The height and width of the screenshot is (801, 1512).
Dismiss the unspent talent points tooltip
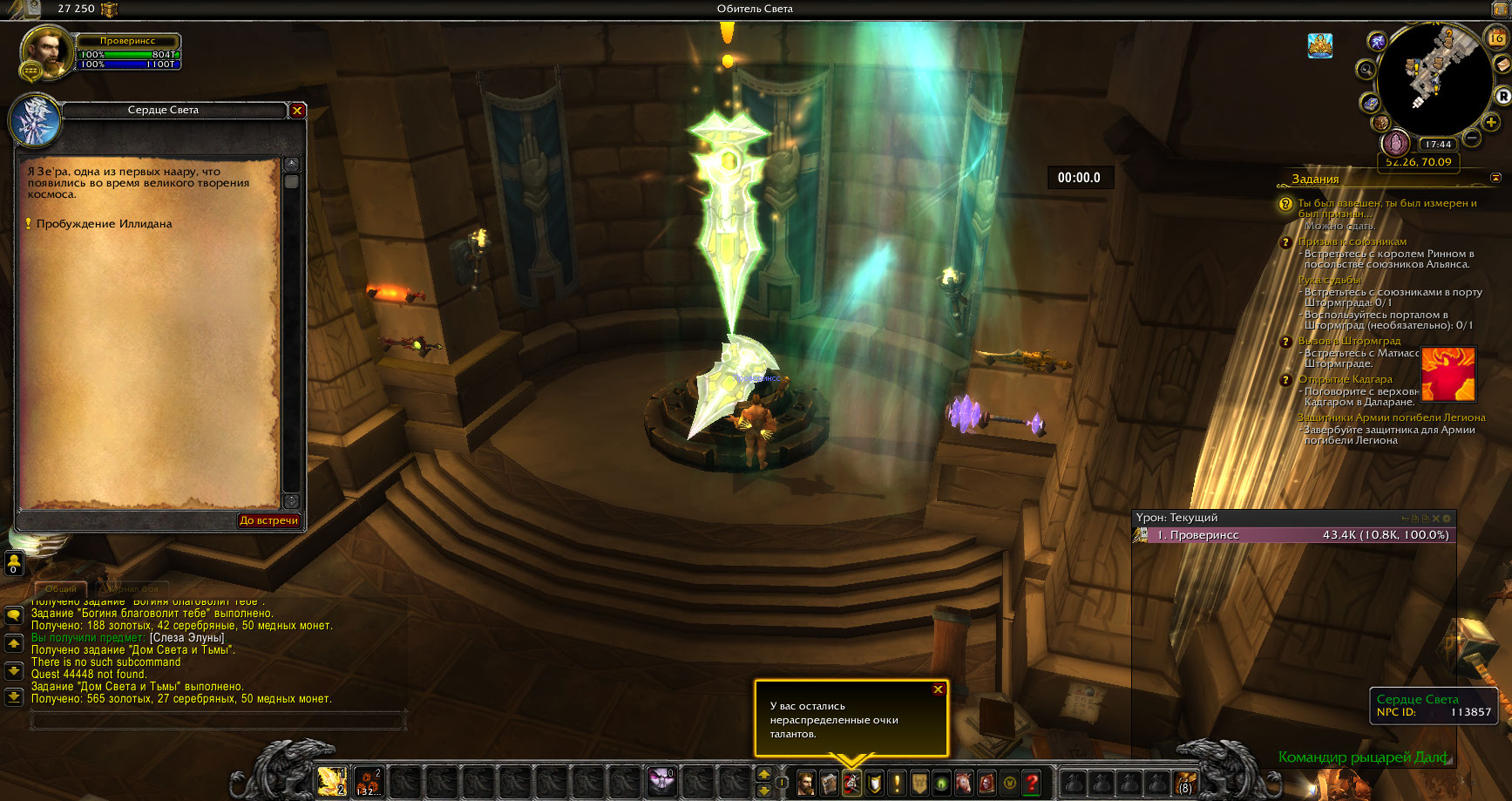click(x=938, y=689)
